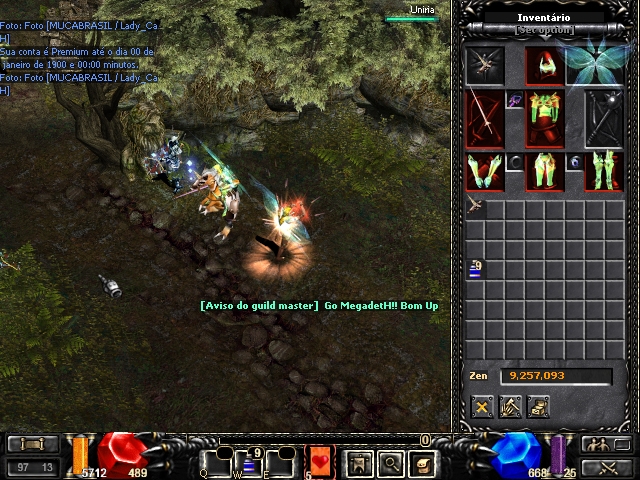This screenshot has height=480, width=640.
Task: Select the equipped pants slot
Action: tap(544, 172)
